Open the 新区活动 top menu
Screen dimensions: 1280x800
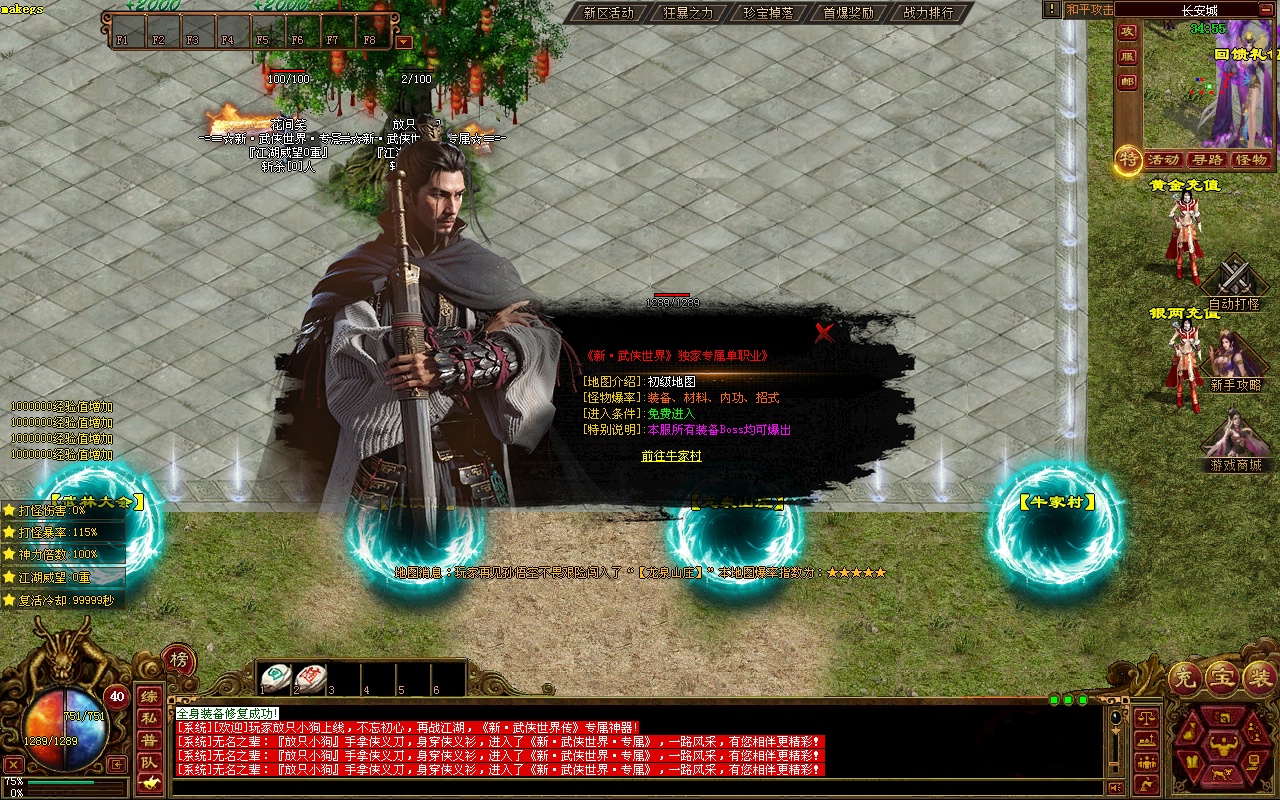609,13
